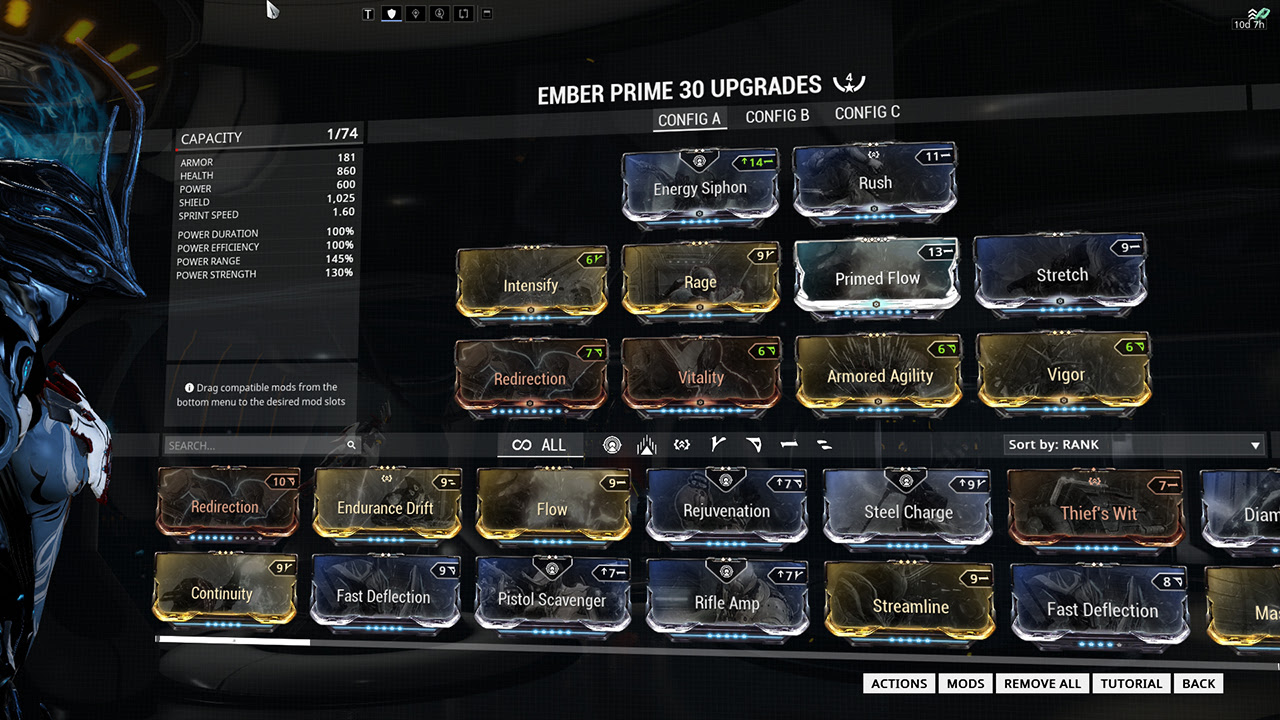Click the shield icon in the top toolbar
1280x720 pixels.
[x=391, y=13]
